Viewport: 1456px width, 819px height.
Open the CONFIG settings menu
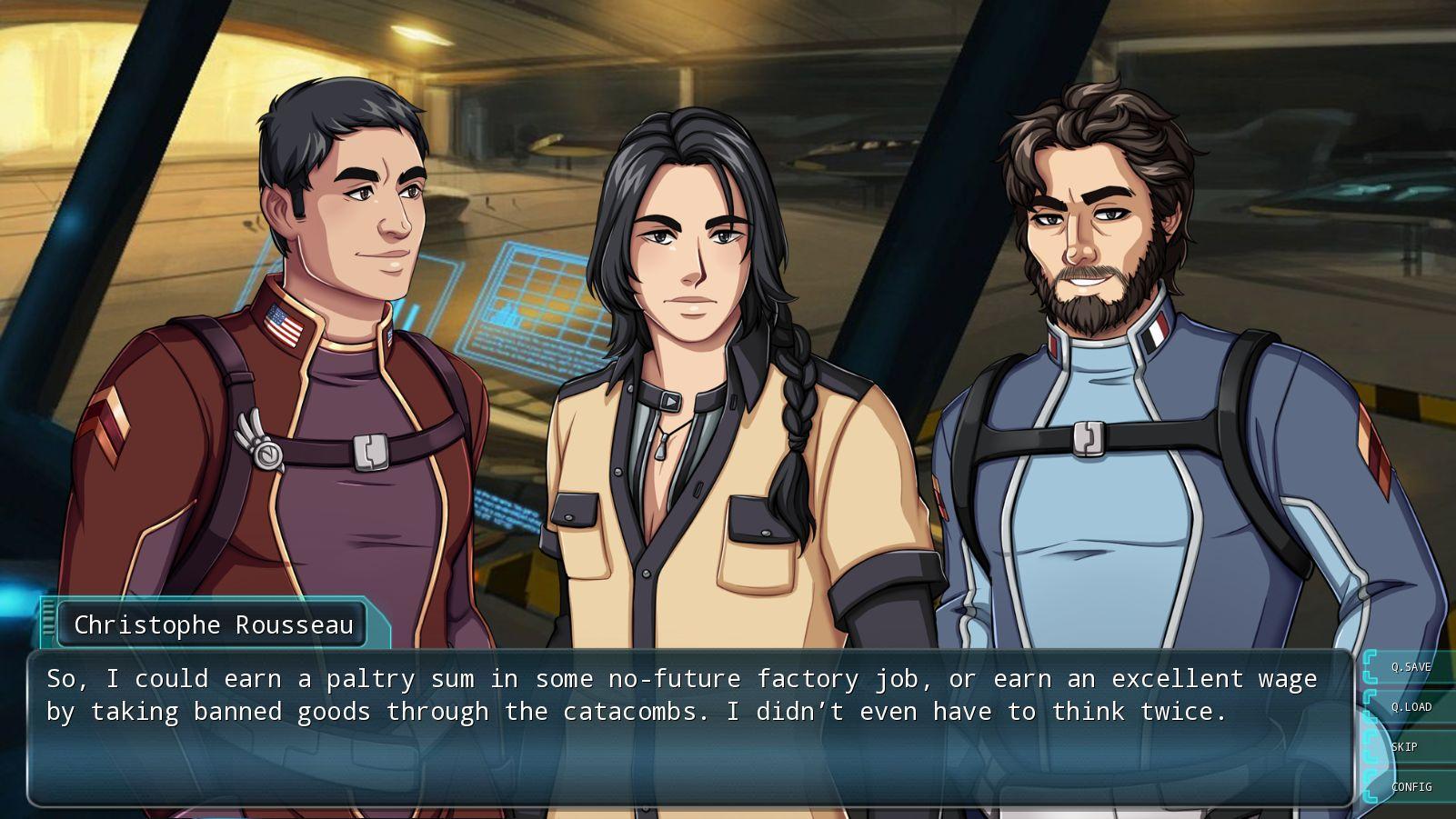[x=1411, y=787]
